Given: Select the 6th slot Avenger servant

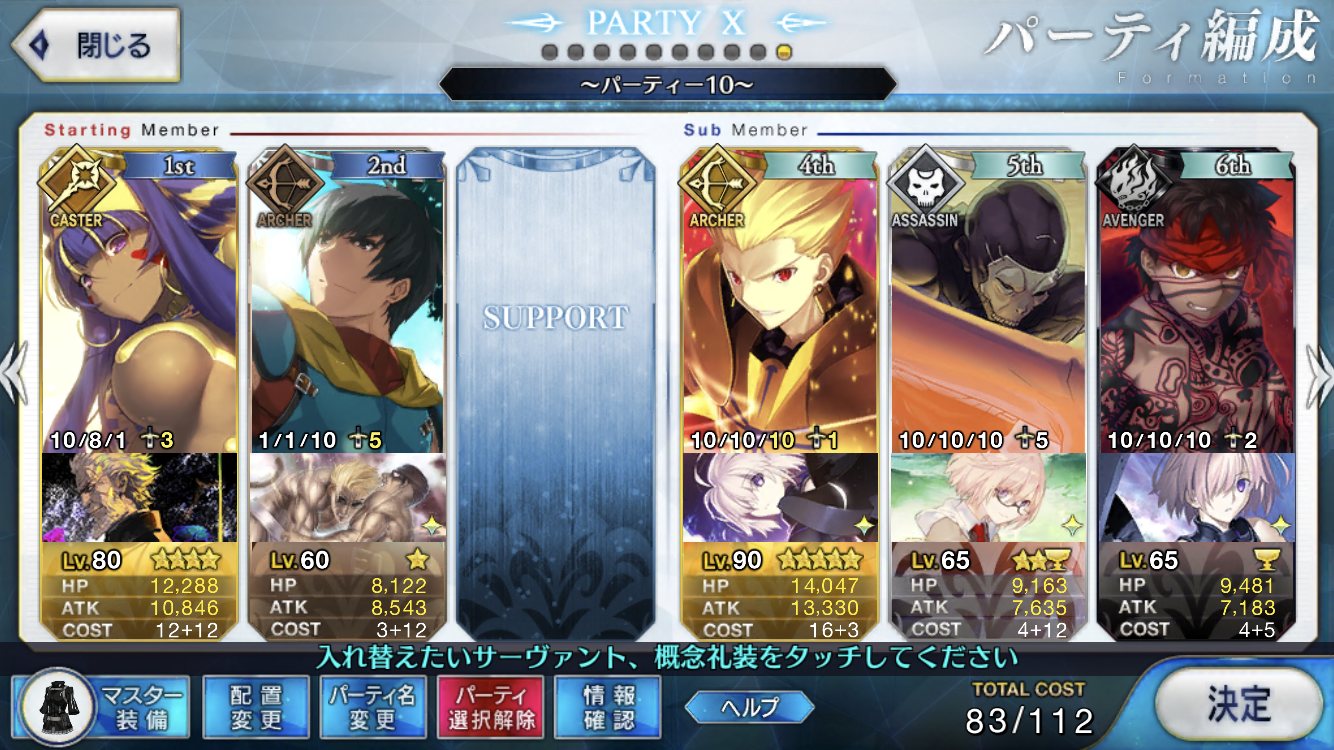Looking at the screenshot, I should [x=1196, y=300].
